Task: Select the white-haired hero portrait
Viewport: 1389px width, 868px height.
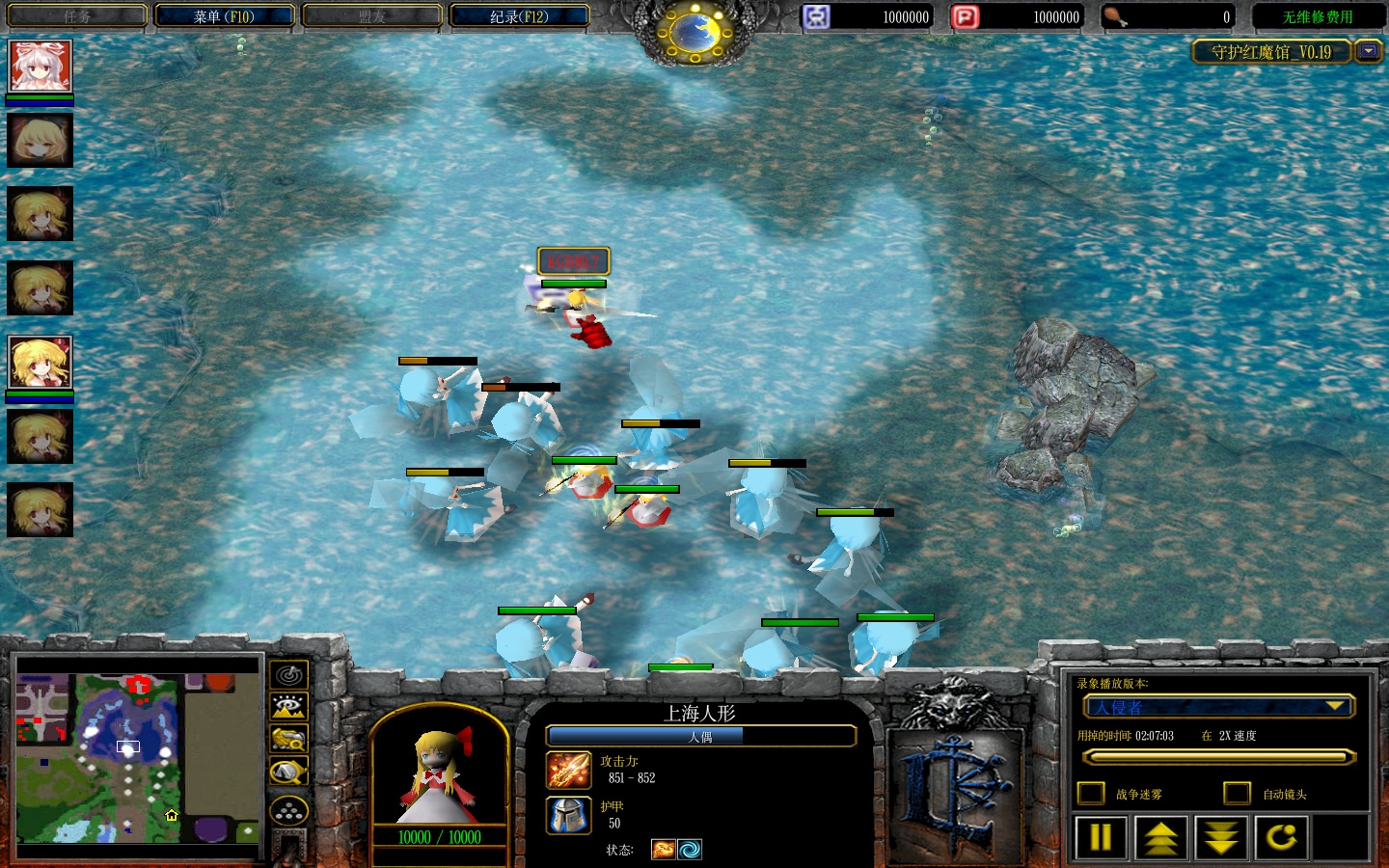Action: pos(40,66)
